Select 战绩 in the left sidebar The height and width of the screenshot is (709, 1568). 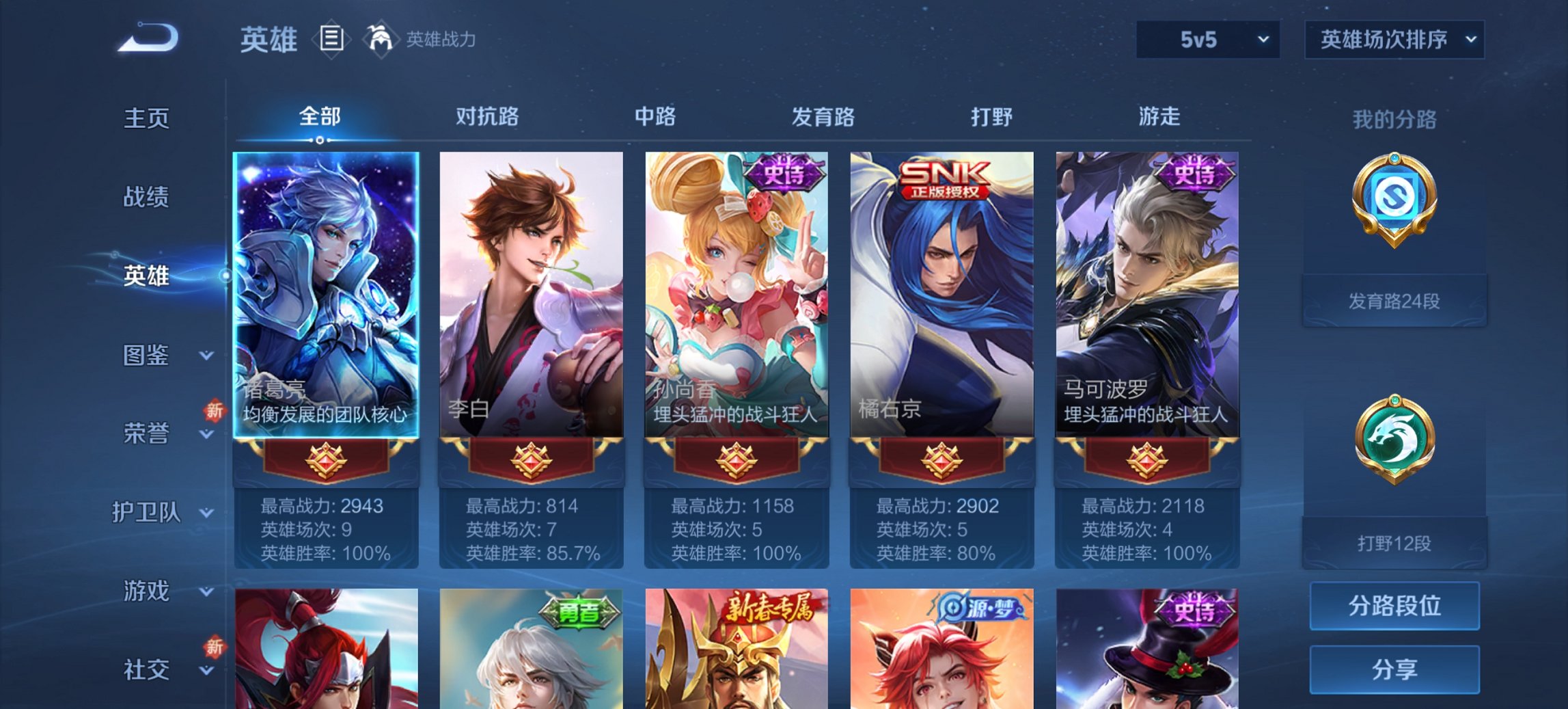coord(147,197)
